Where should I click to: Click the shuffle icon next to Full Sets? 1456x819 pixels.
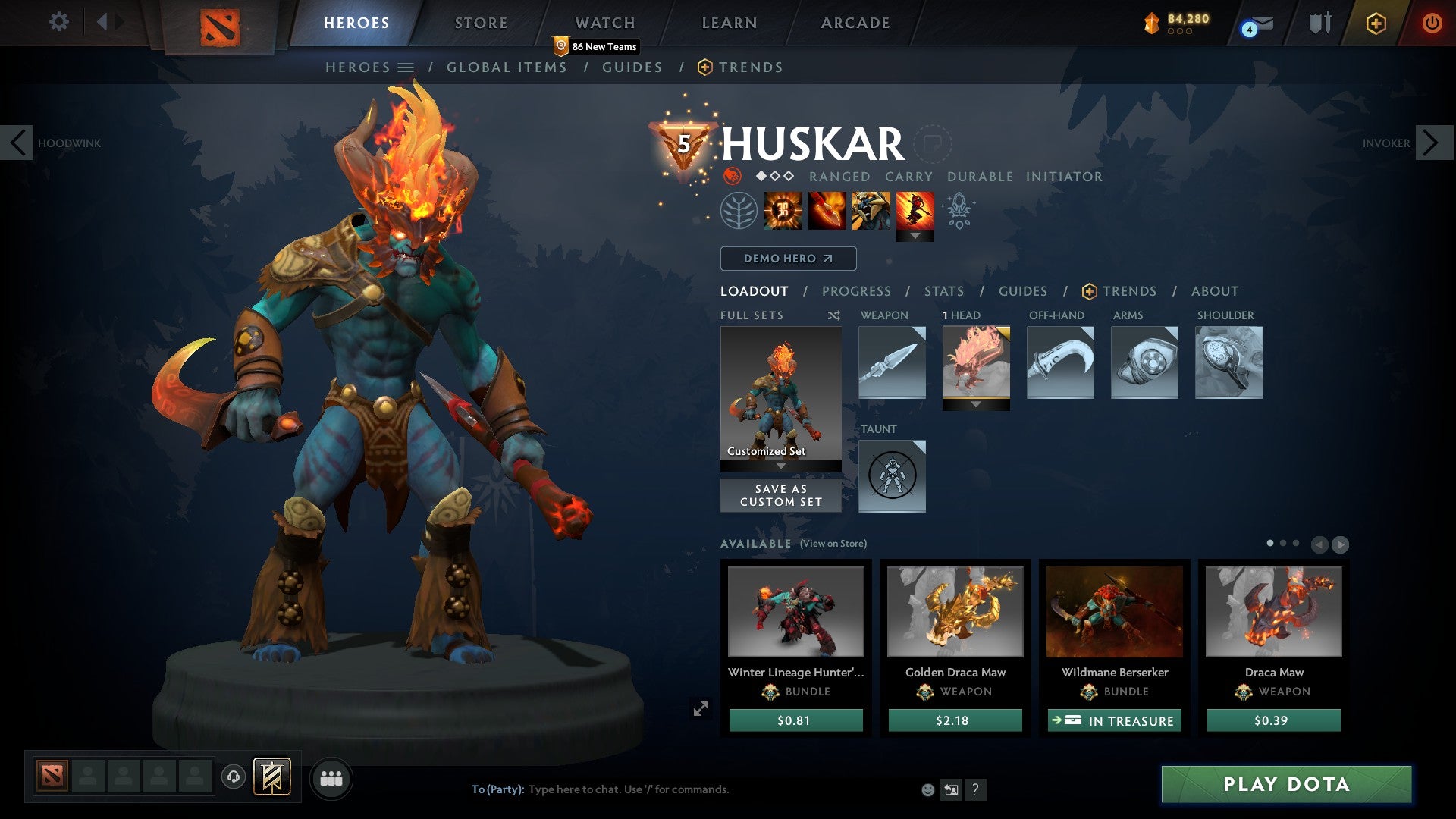click(834, 315)
